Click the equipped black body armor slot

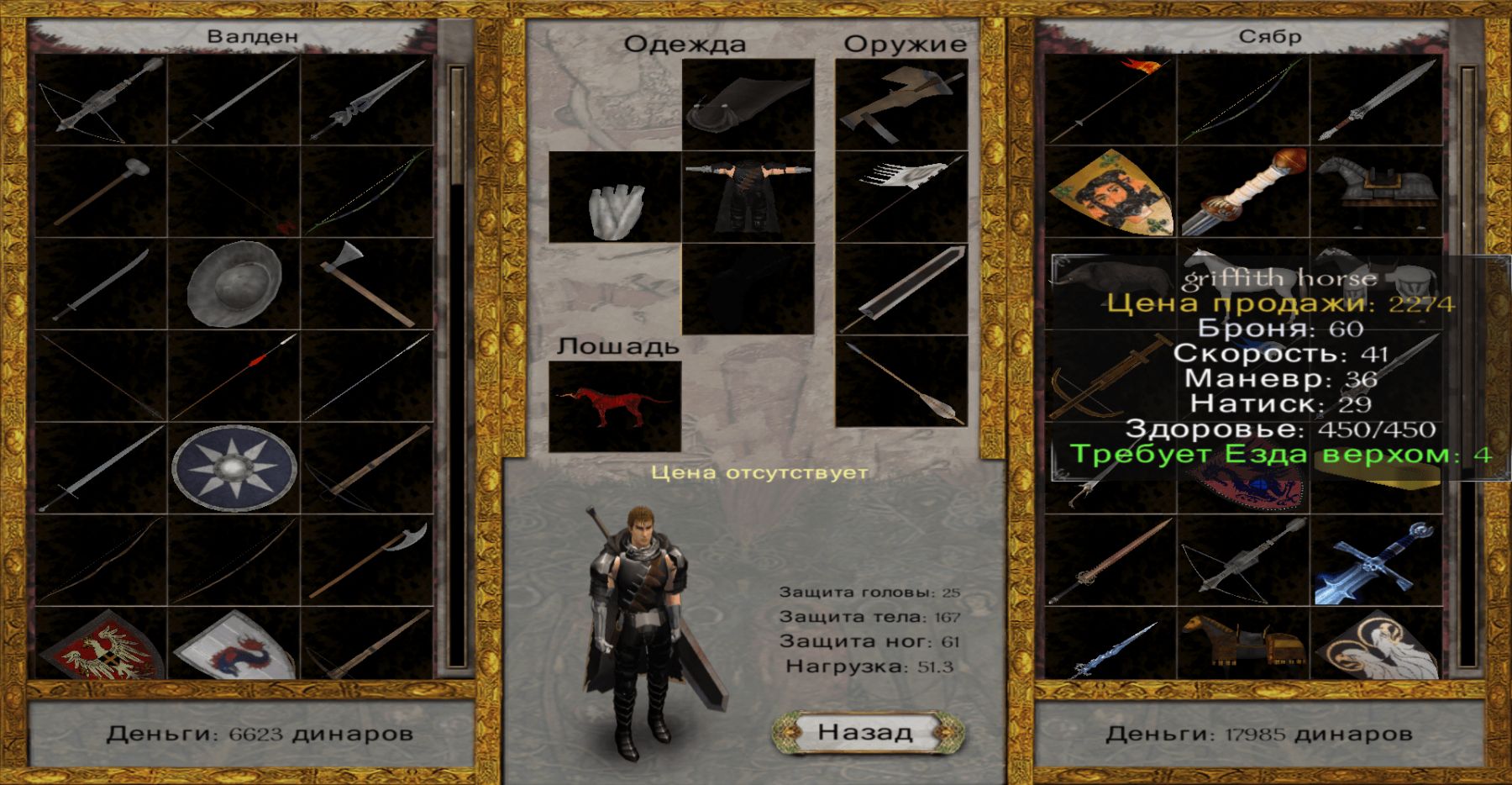click(748, 198)
